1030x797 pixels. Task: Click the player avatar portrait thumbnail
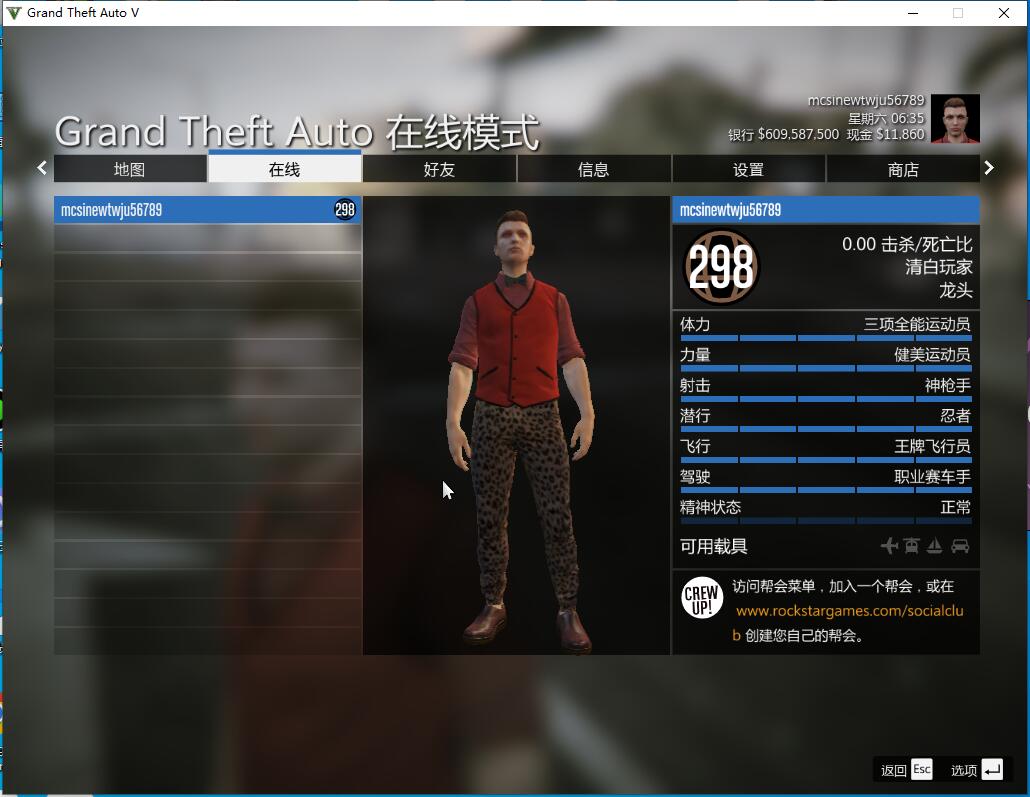[x=955, y=119]
